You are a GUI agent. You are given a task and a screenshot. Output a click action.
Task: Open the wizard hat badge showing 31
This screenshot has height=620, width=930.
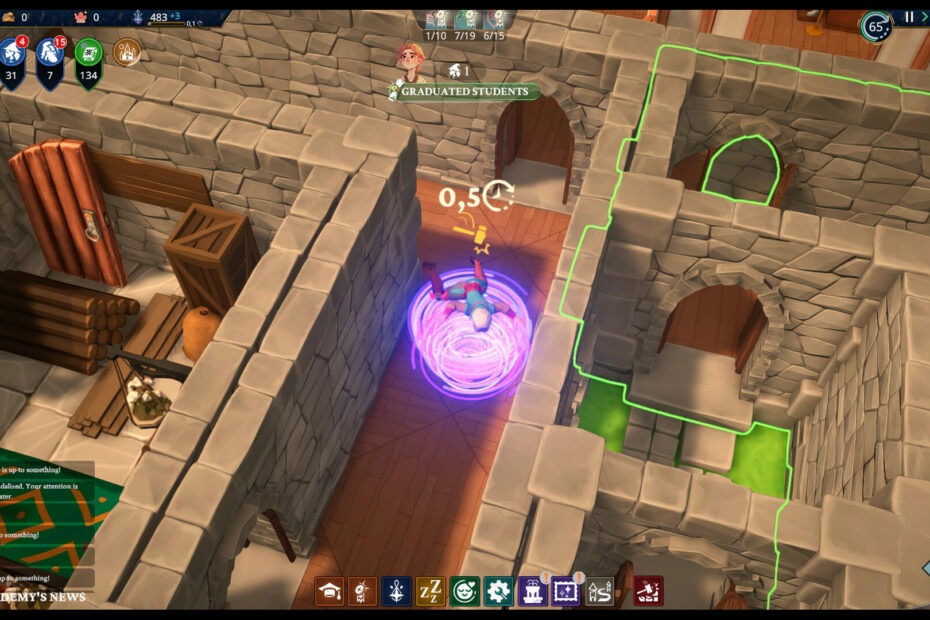(x=14, y=57)
